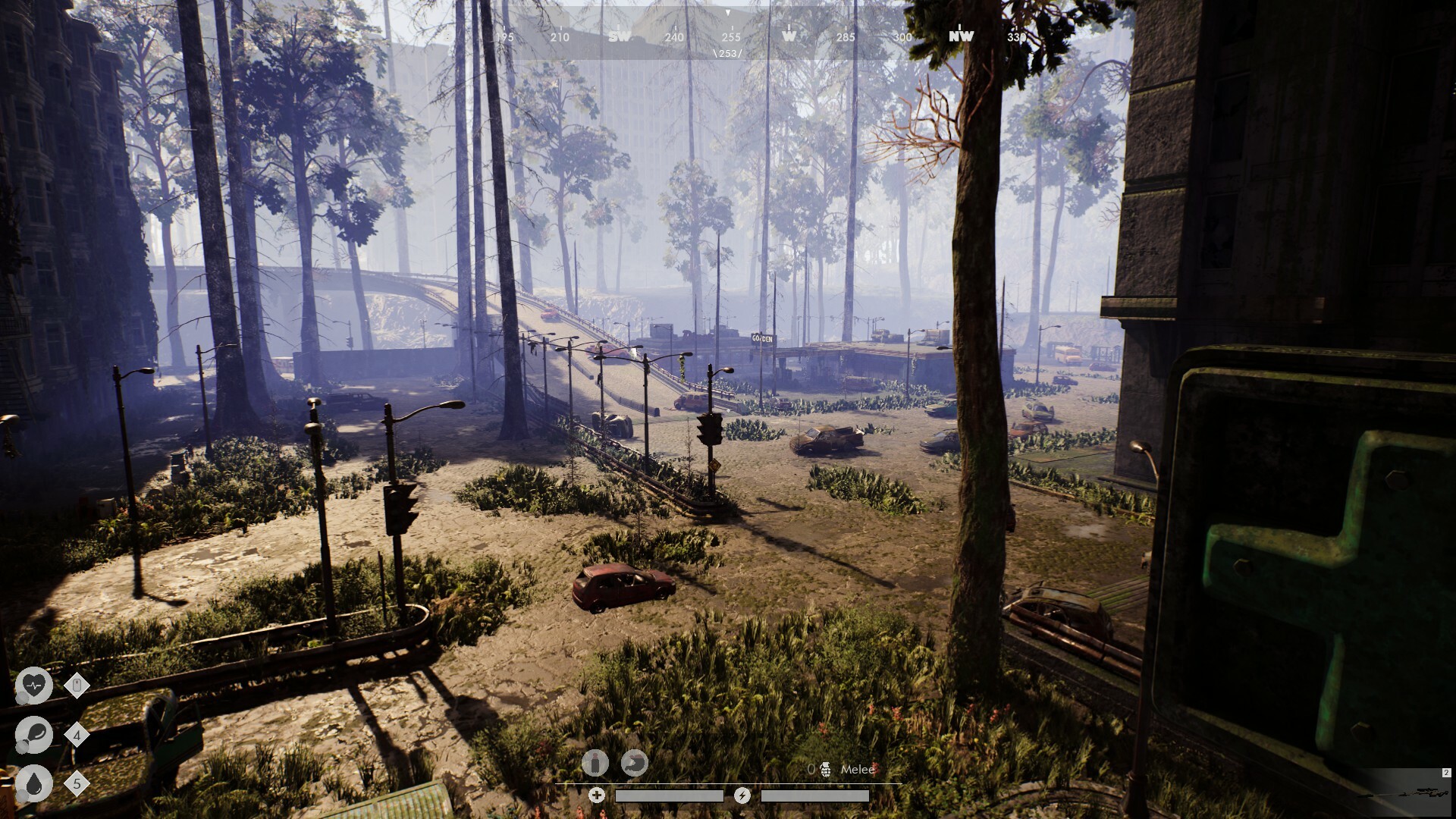Select the drumstick food quick slot
The height and width of the screenshot is (819, 1456).
click(34, 735)
